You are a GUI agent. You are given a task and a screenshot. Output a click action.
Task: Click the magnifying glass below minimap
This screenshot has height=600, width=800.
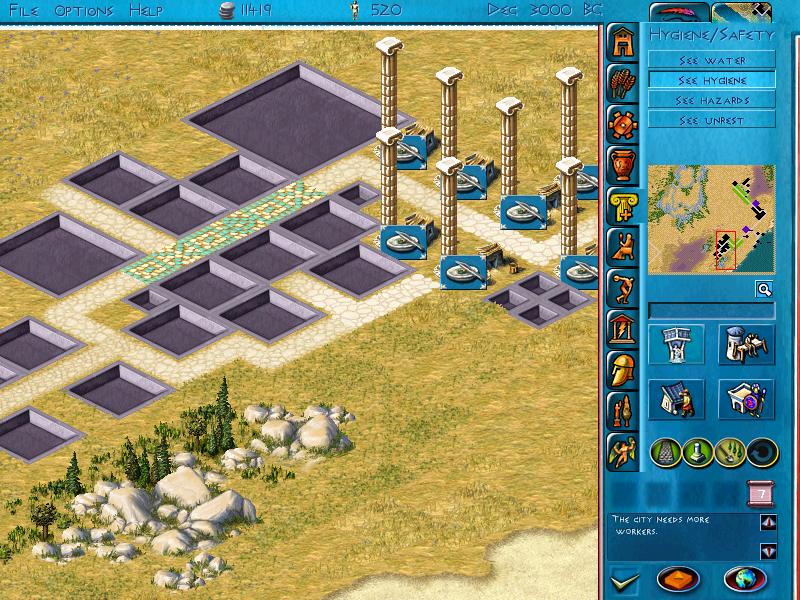[763, 290]
